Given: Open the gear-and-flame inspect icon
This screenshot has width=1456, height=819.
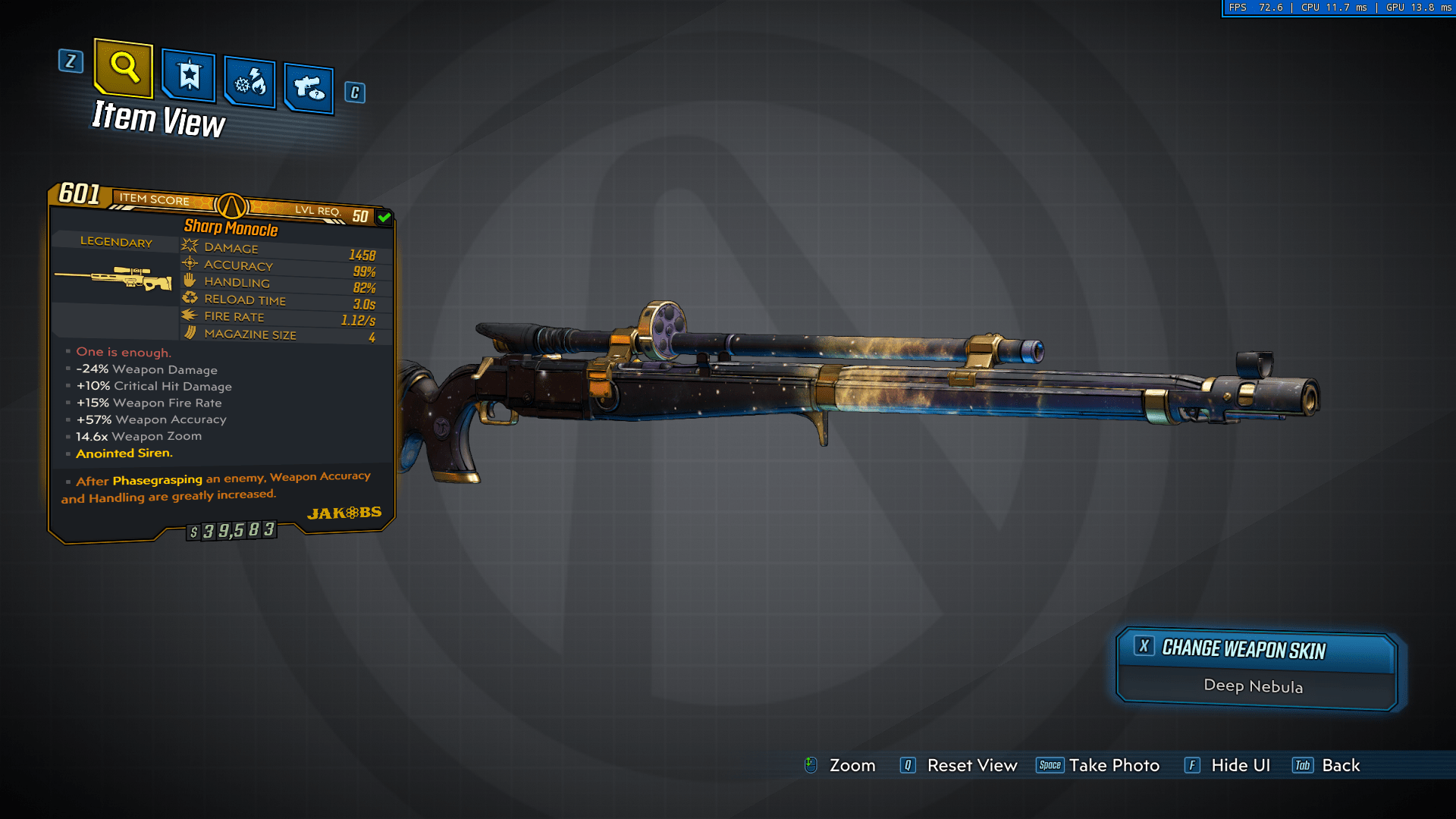Looking at the screenshot, I should [x=248, y=82].
